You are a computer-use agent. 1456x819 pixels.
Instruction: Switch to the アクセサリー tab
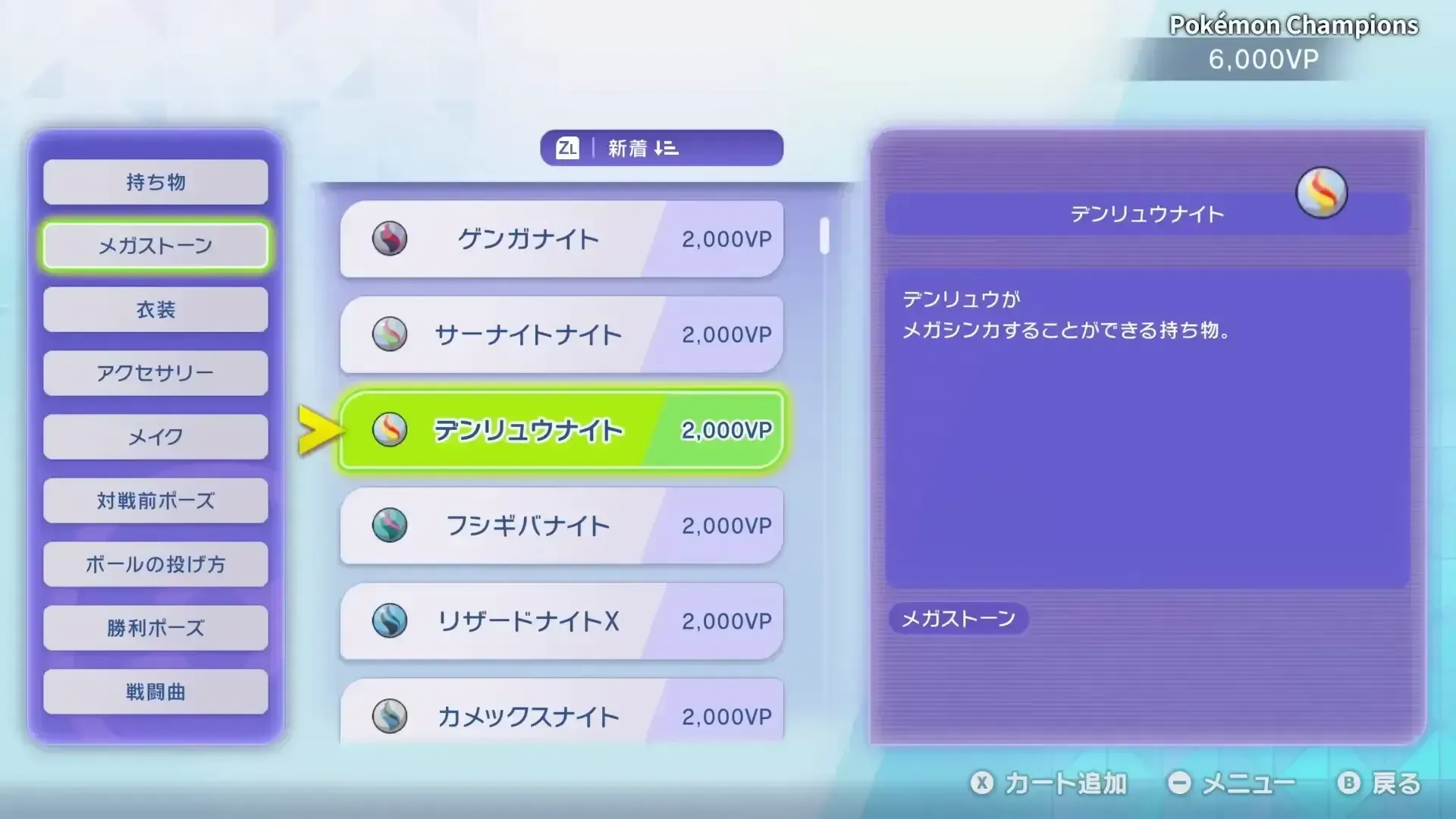pyautogui.click(x=155, y=373)
